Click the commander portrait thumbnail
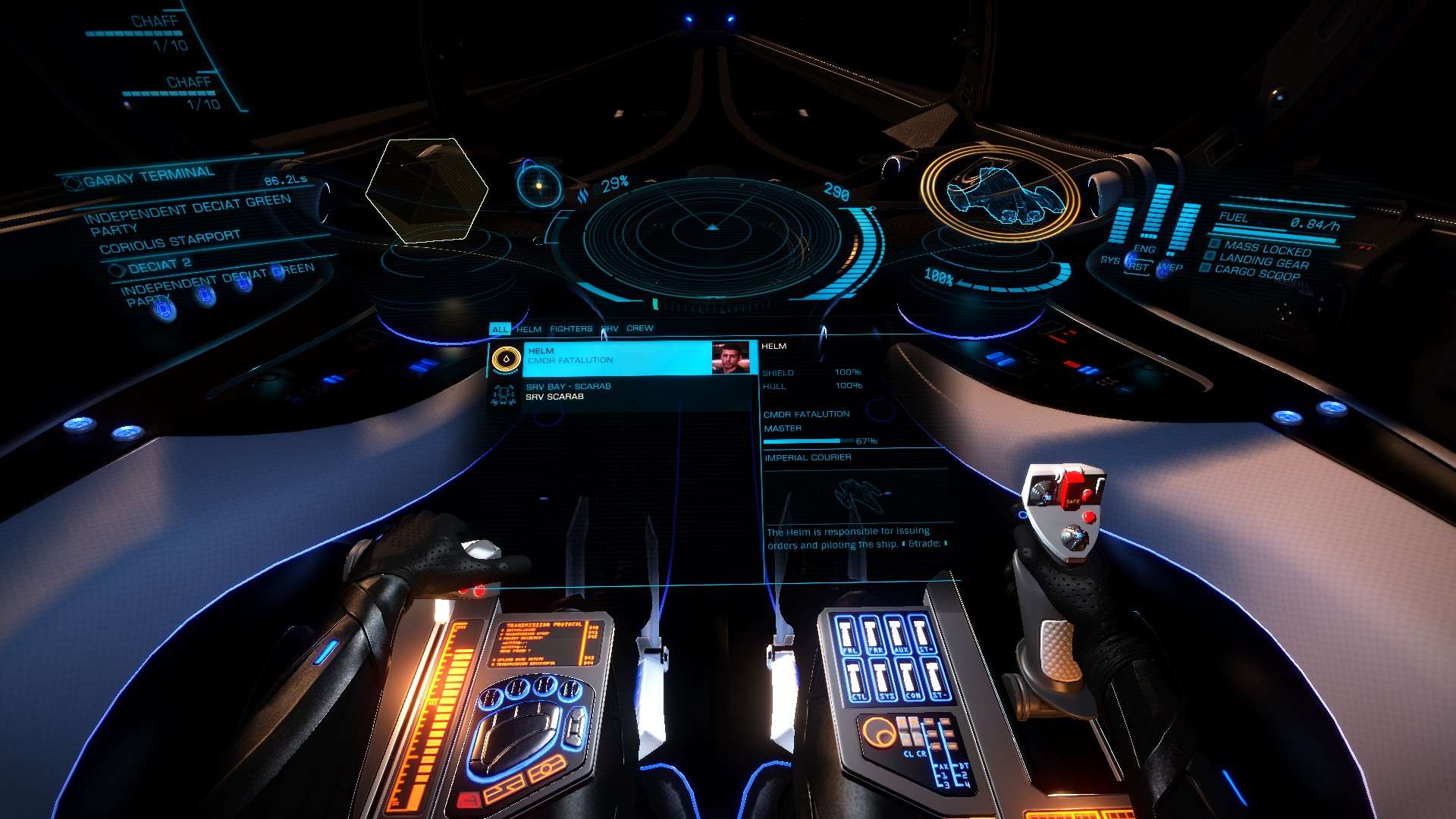1456x819 pixels. 730,357
